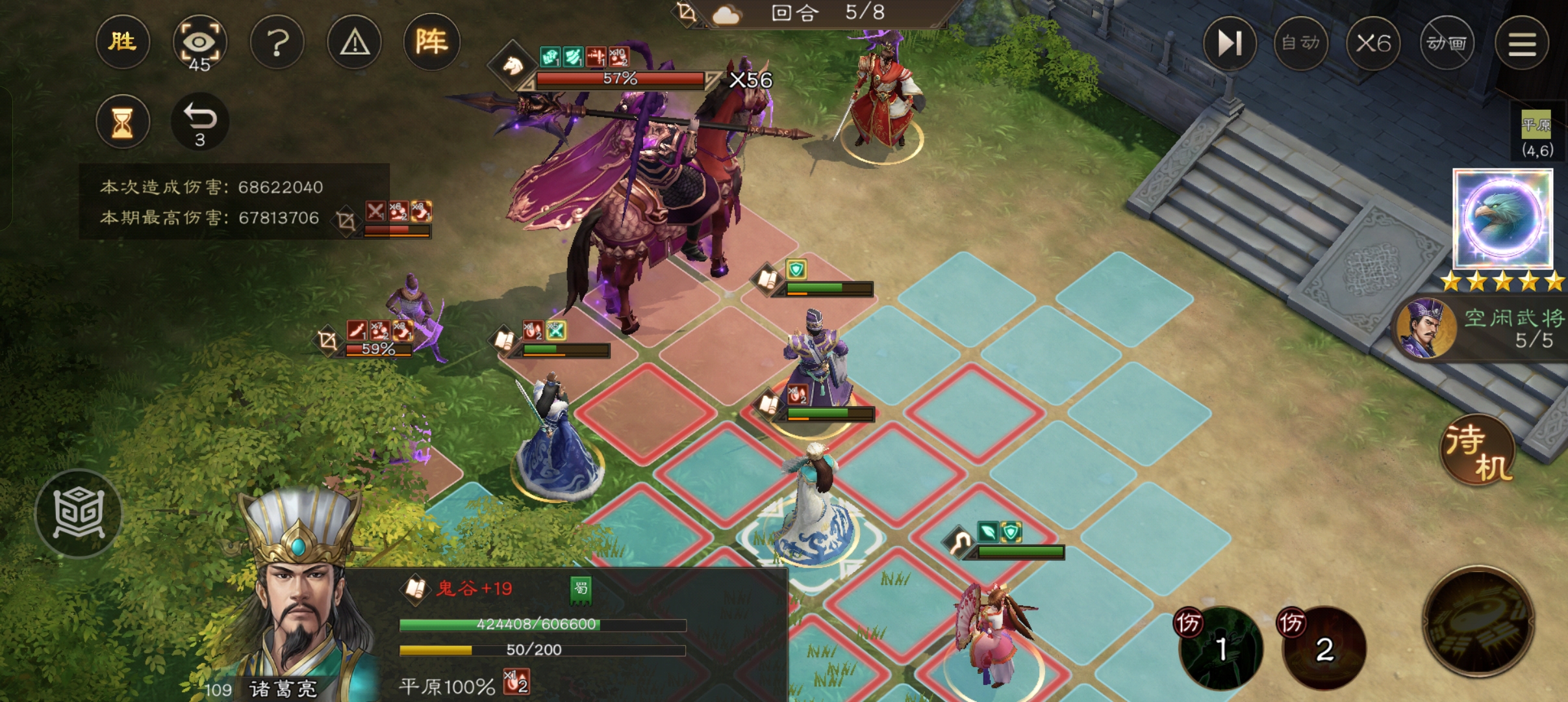
Task: Open the question mark help button
Action: pos(277,43)
